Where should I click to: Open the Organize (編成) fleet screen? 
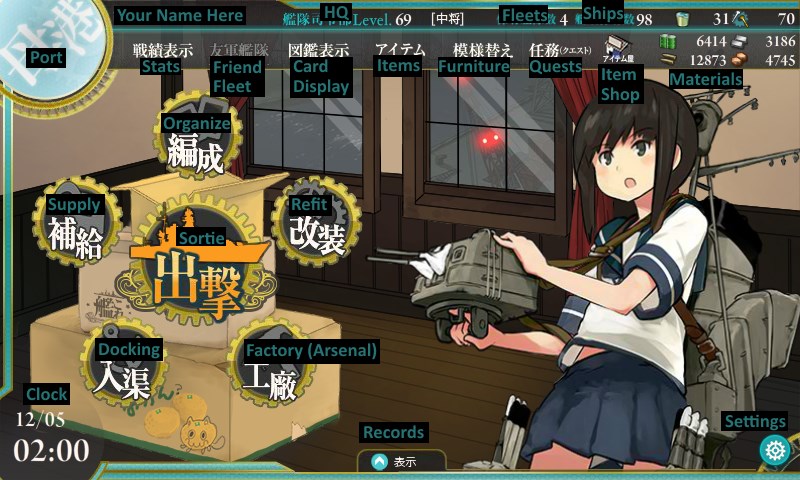197,150
